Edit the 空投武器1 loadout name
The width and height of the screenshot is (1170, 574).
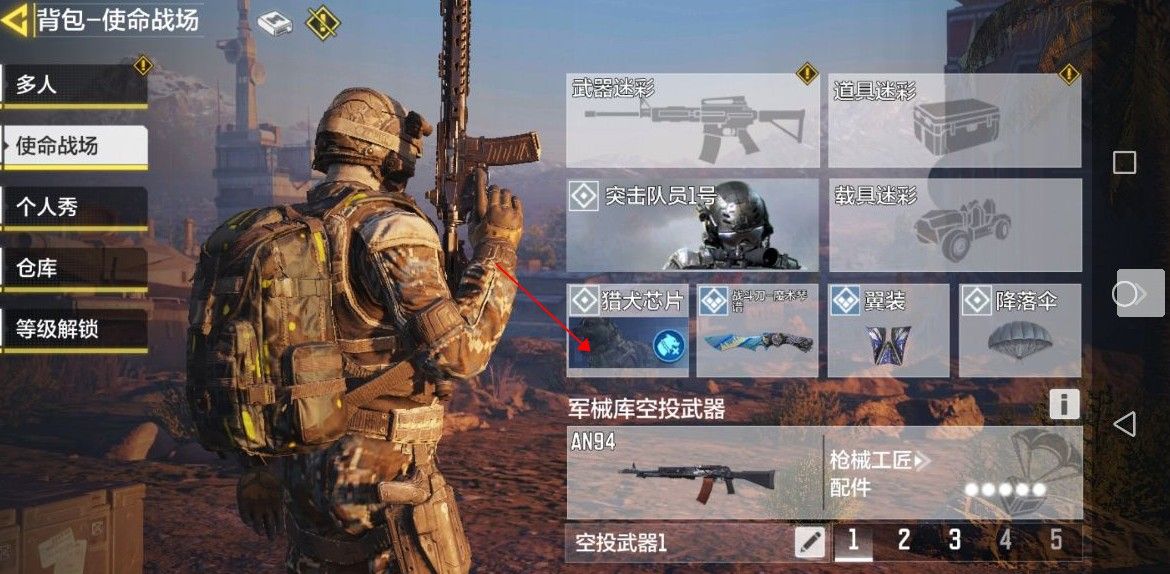[x=810, y=542]
